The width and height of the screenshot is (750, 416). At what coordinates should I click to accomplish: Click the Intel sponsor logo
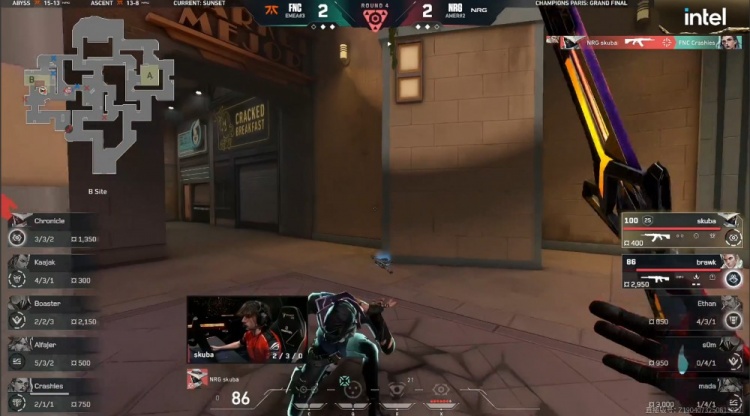[x=705, y=18]
